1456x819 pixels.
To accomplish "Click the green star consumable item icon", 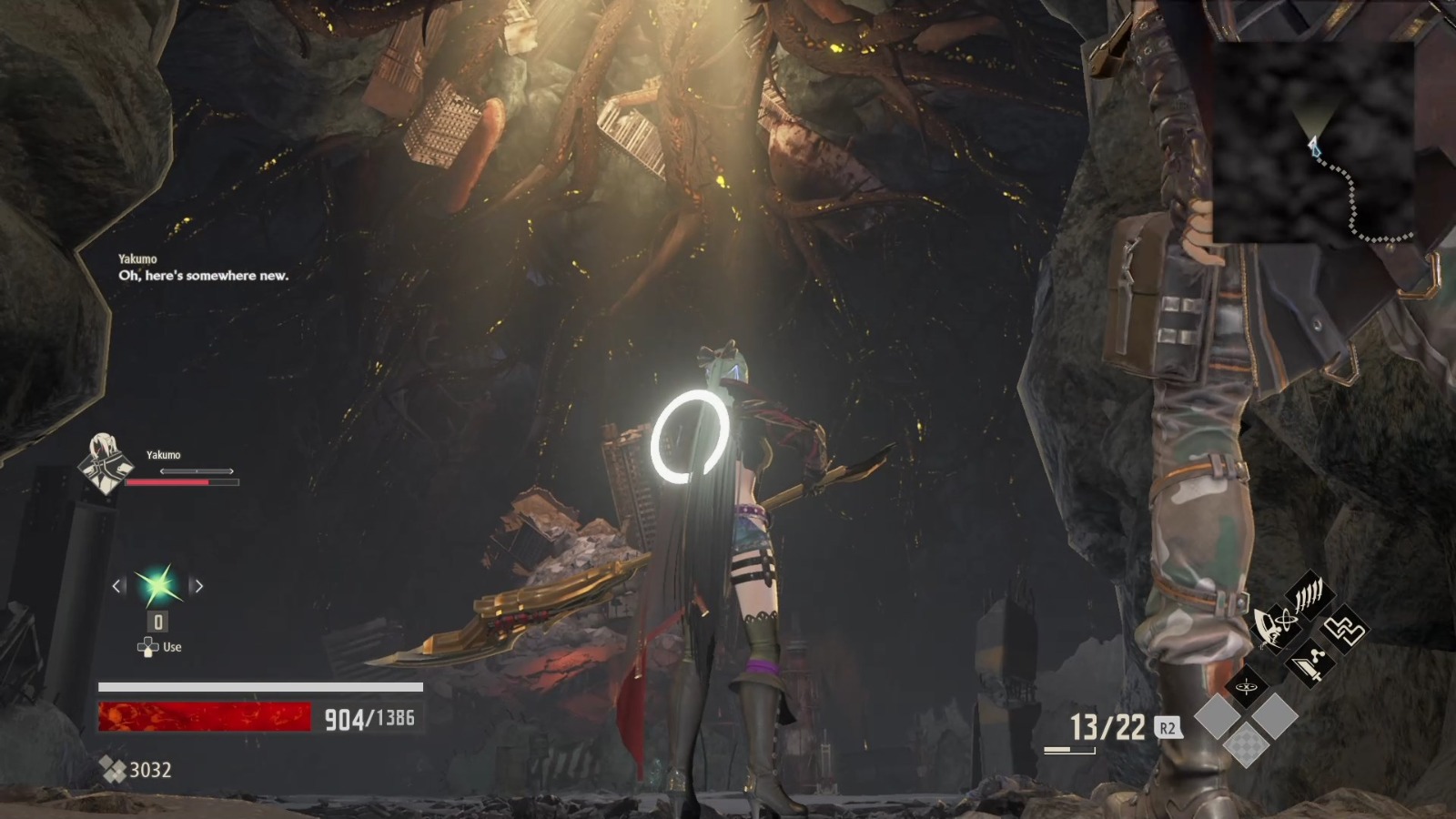I will click(158, 584).
